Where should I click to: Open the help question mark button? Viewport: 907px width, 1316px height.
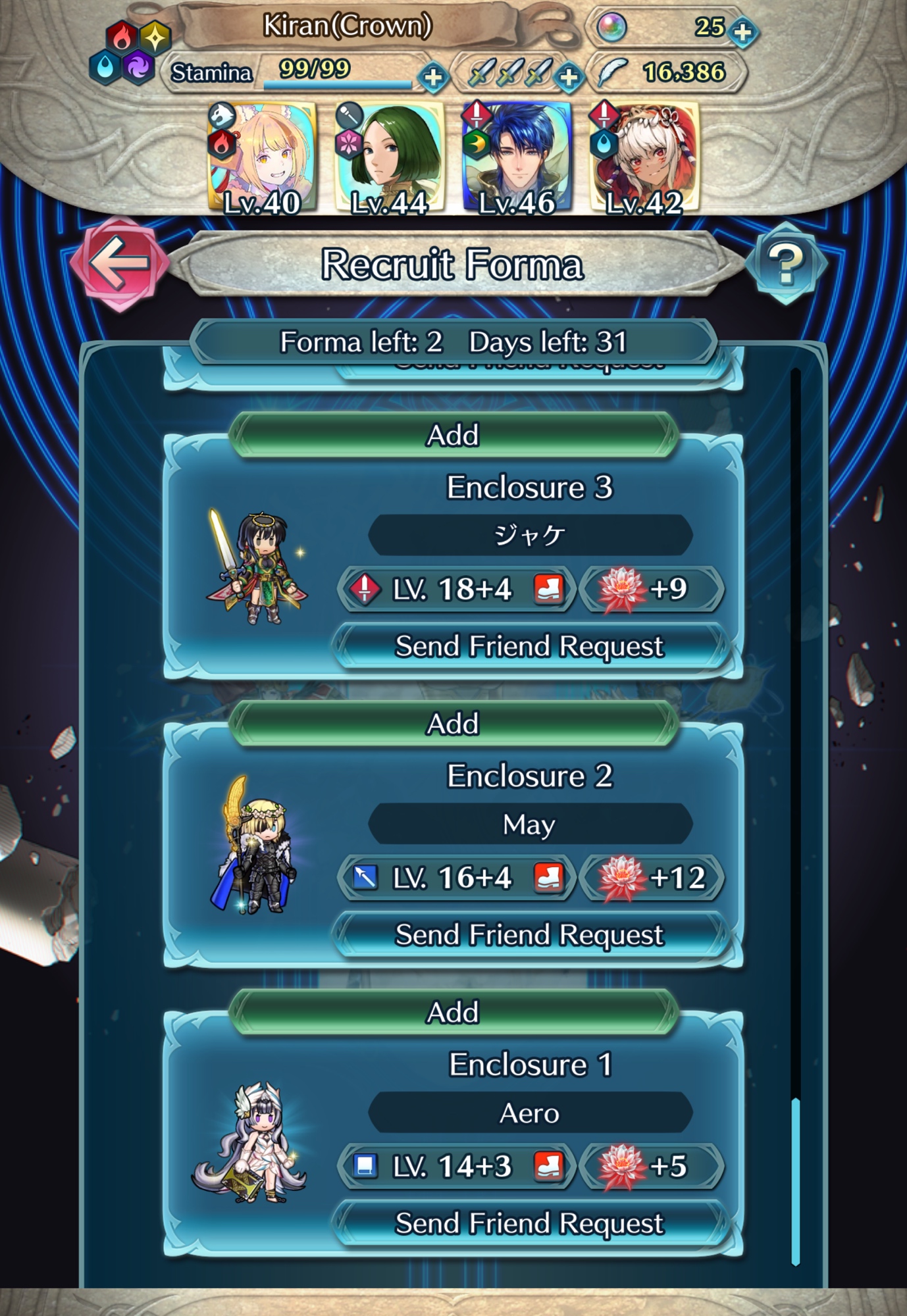tap(785, 263)
